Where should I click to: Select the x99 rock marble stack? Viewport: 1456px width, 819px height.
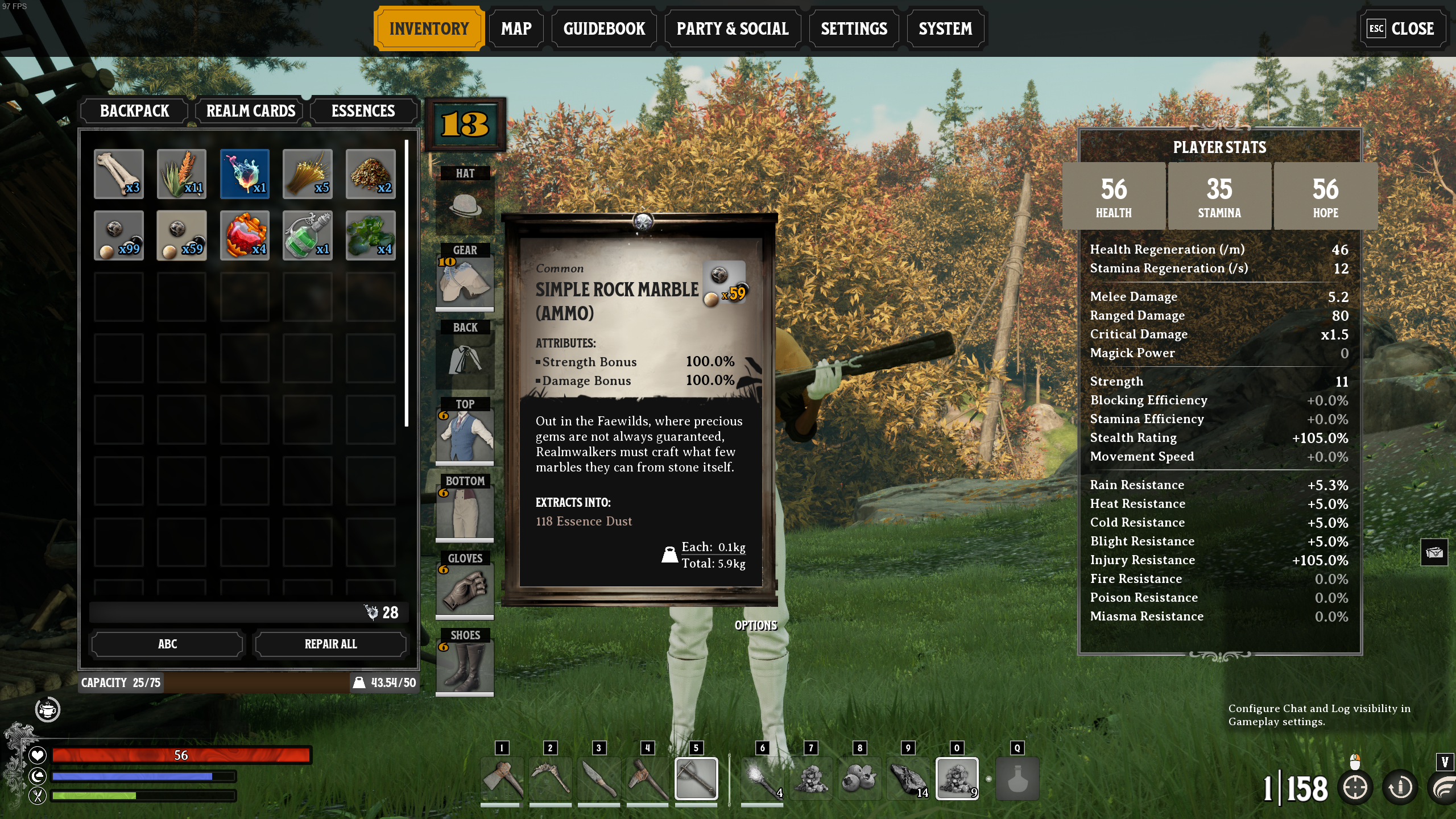(x=119, y=235)
